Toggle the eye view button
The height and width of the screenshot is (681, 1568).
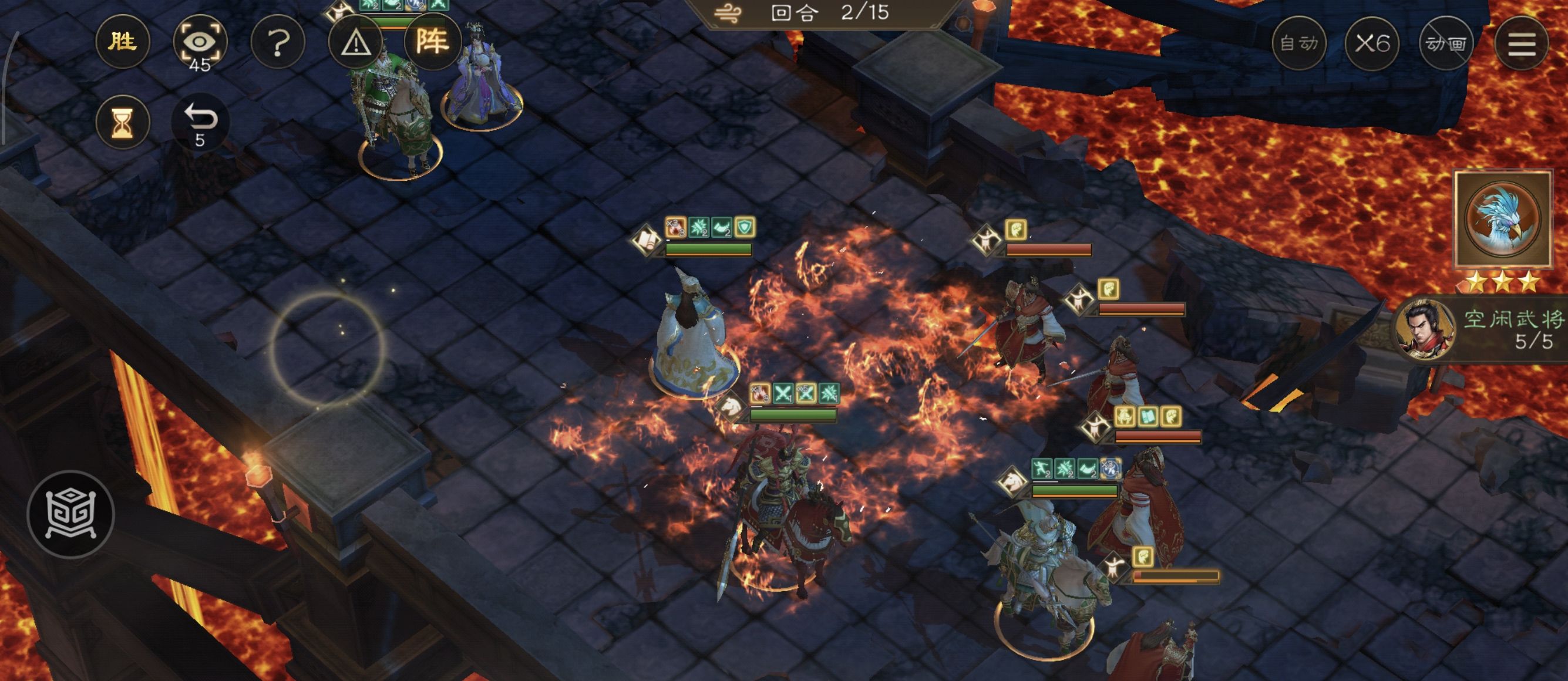(200, 42)
